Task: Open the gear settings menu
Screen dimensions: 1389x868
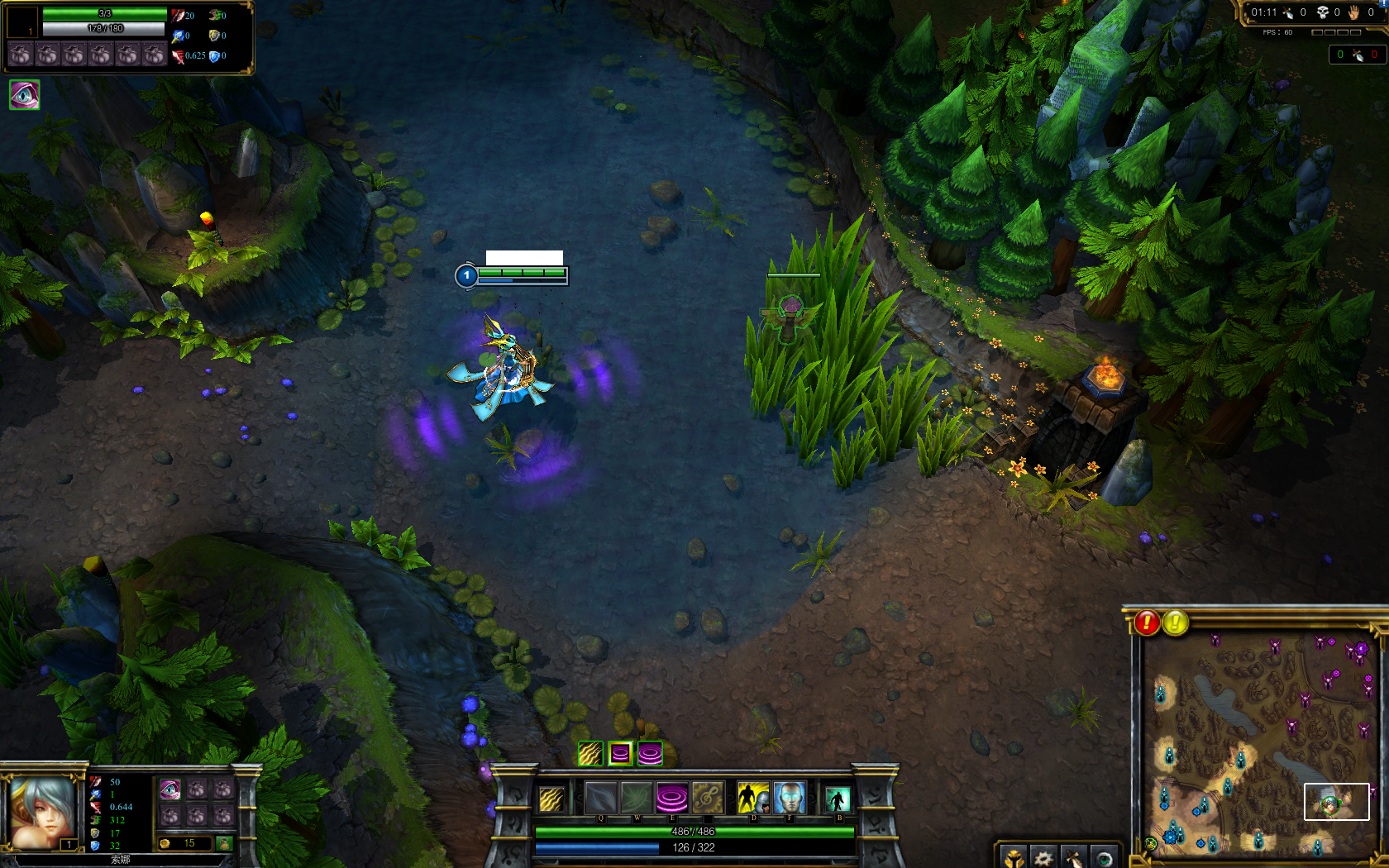Action: coord(1043,858)
